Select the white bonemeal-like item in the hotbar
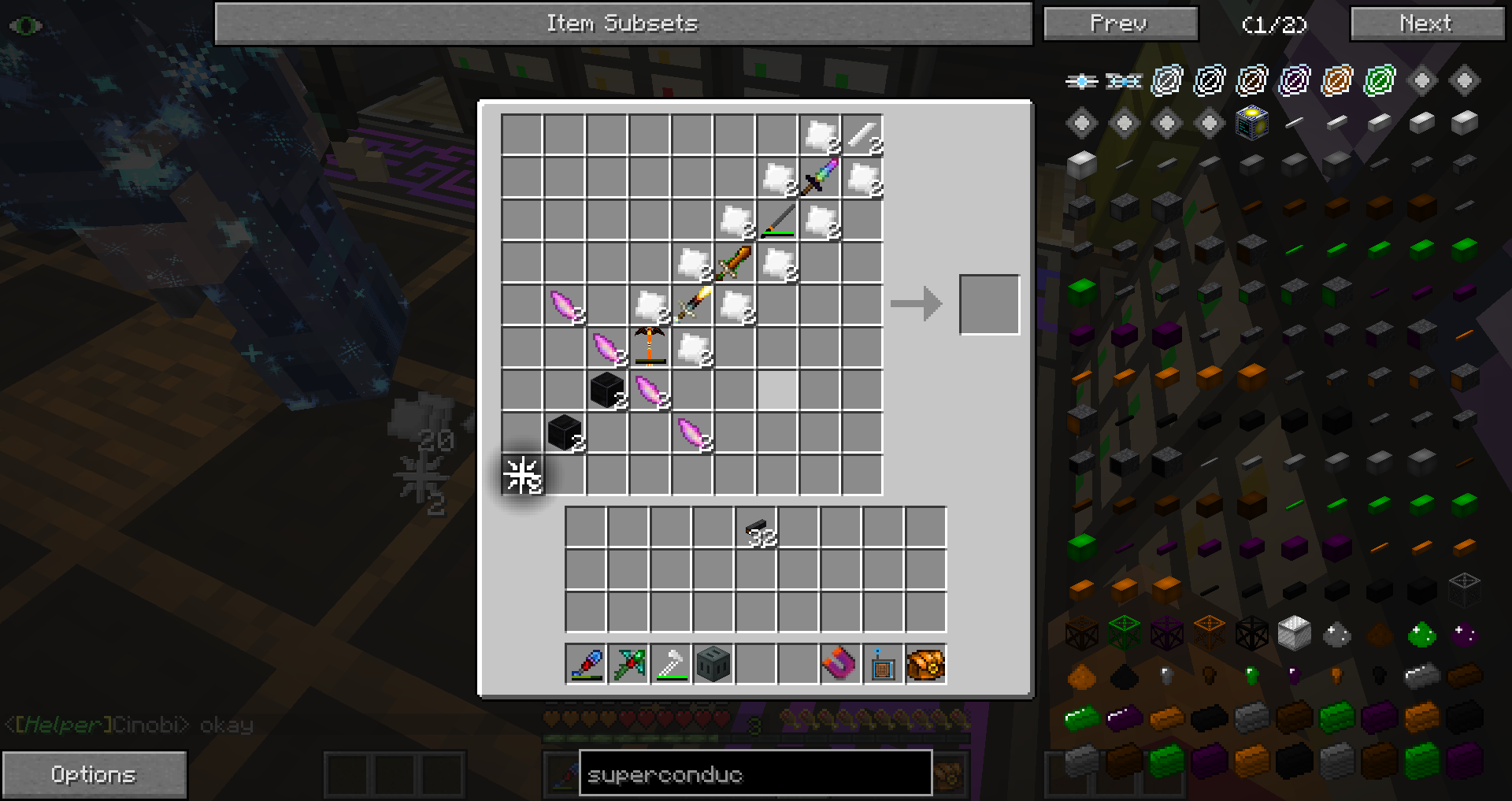Viewport: 1512px width, 801px height. click(x=670, y=664)
